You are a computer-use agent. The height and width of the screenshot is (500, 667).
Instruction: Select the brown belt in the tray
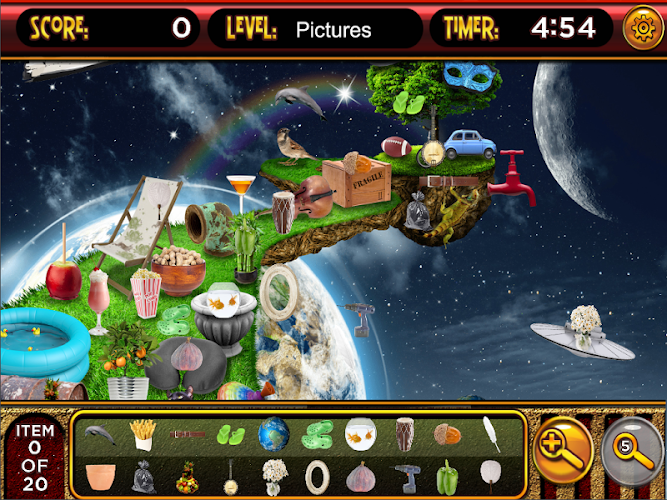tap(187, 434)
